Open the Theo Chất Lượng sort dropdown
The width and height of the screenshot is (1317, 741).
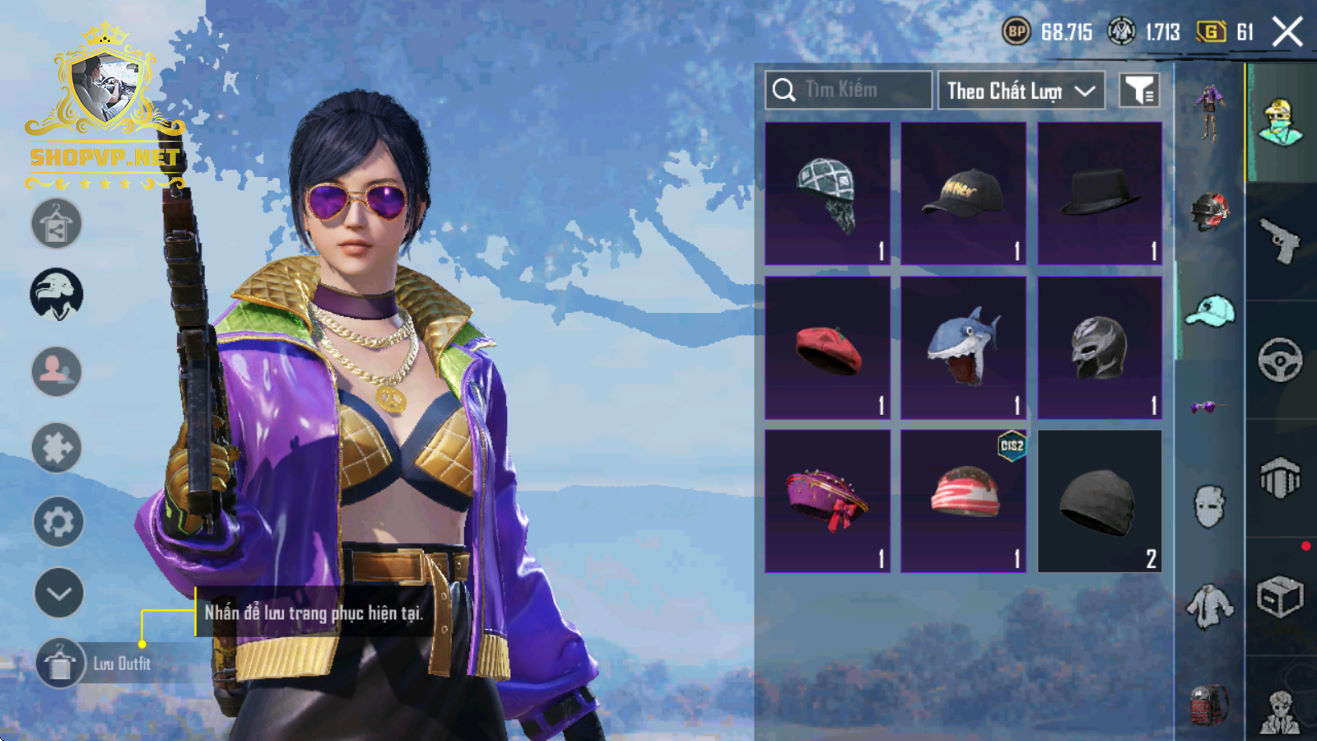tap(1020, 91)
